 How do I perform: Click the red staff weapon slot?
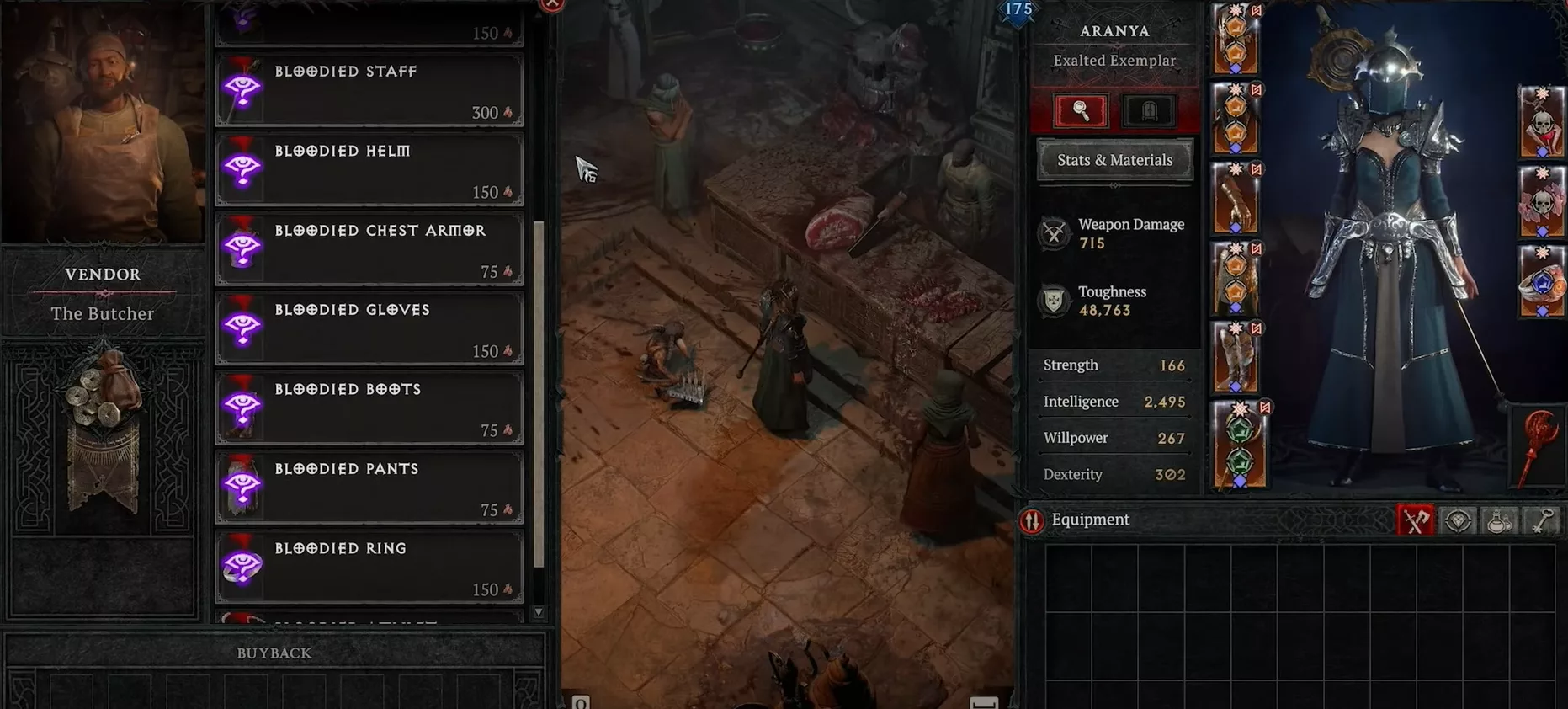[x=1539, y=446]
